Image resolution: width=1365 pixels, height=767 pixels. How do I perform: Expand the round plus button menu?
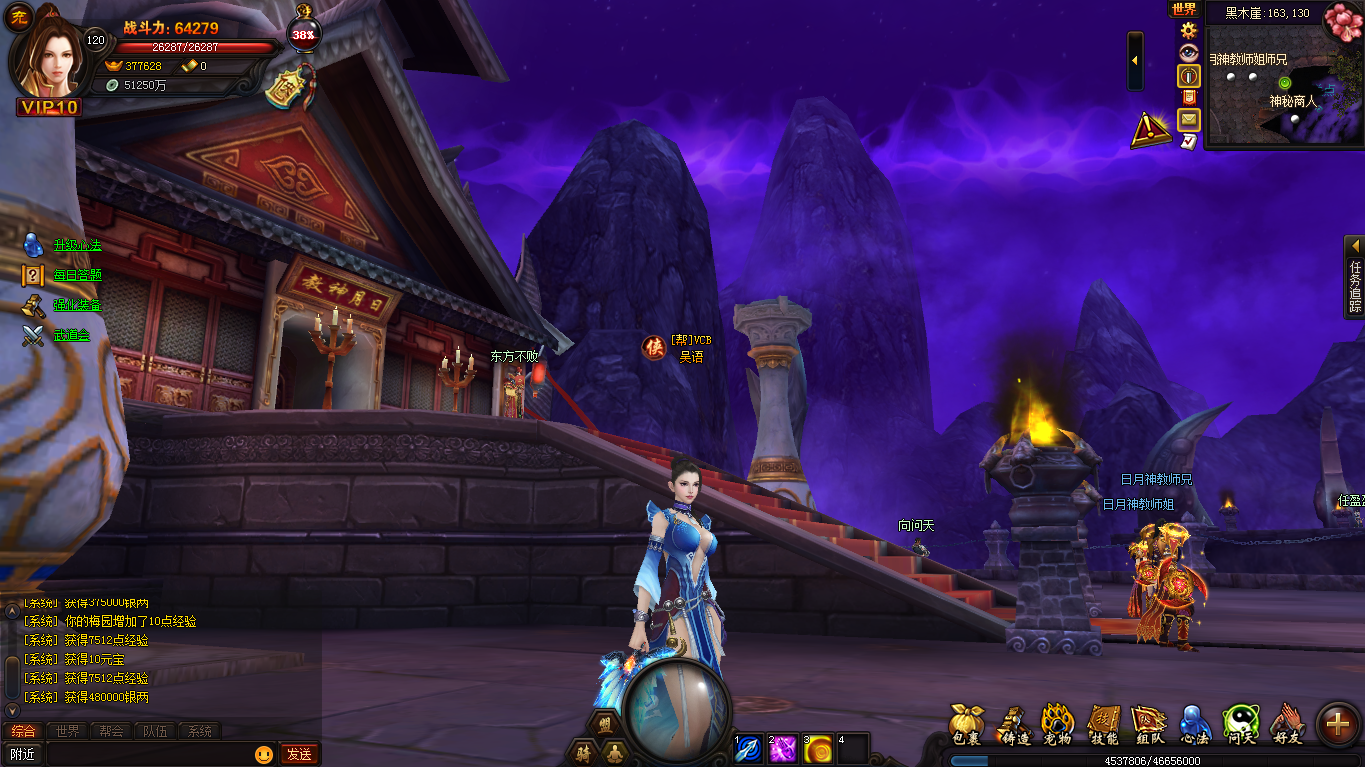tap(1338, 724)
